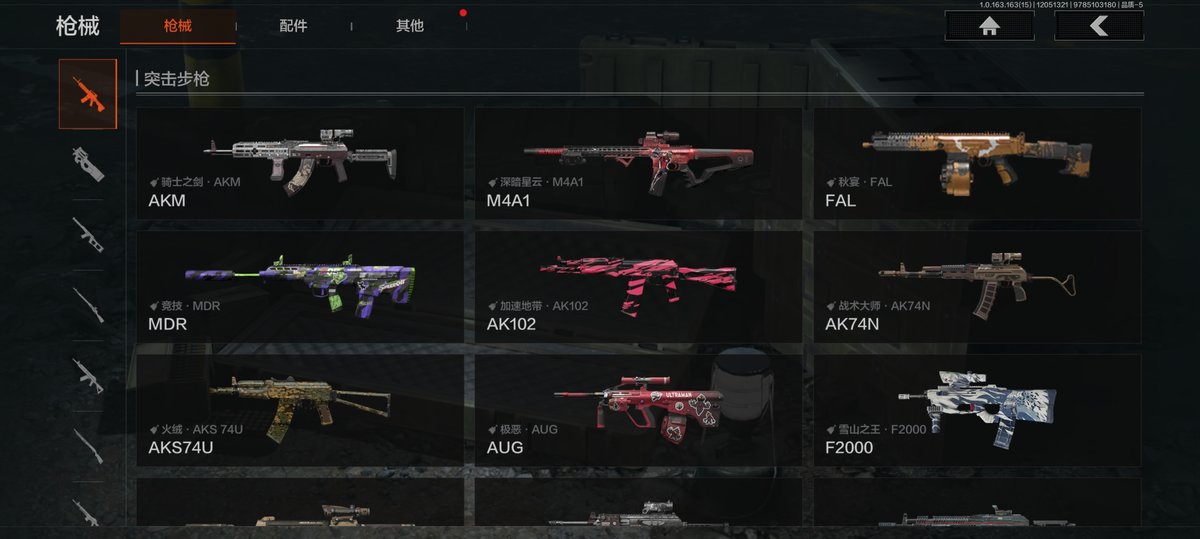
Task: Choose the pink AK102 card
Action: (x=638, y=288)
